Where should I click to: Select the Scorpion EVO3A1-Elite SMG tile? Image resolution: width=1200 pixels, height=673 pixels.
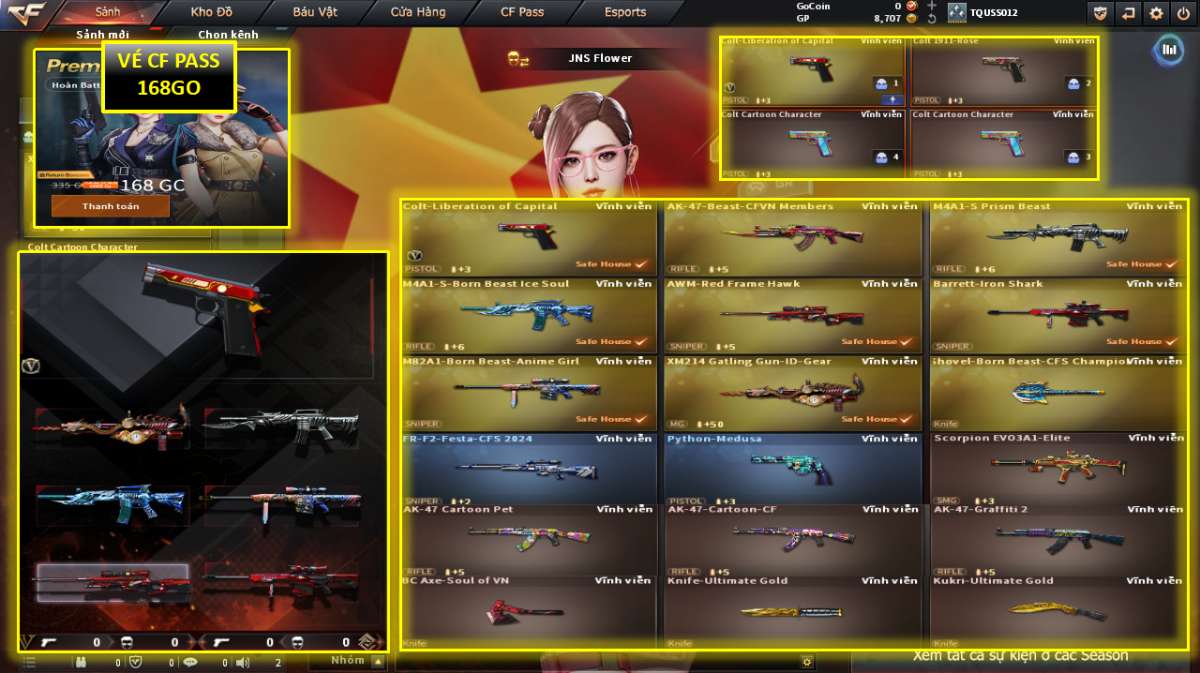[x=1058, y=469]
